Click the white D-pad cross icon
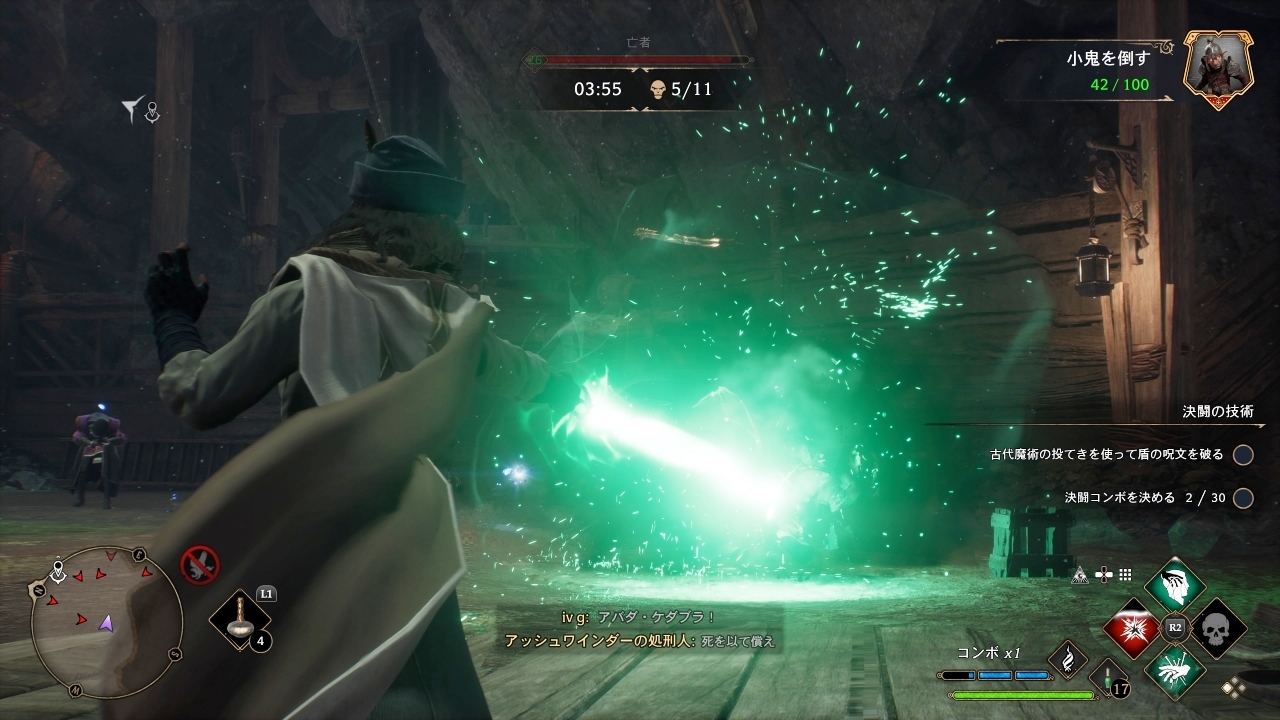The height and width of the screenshot is (720, 1280). pos(1104,575)
